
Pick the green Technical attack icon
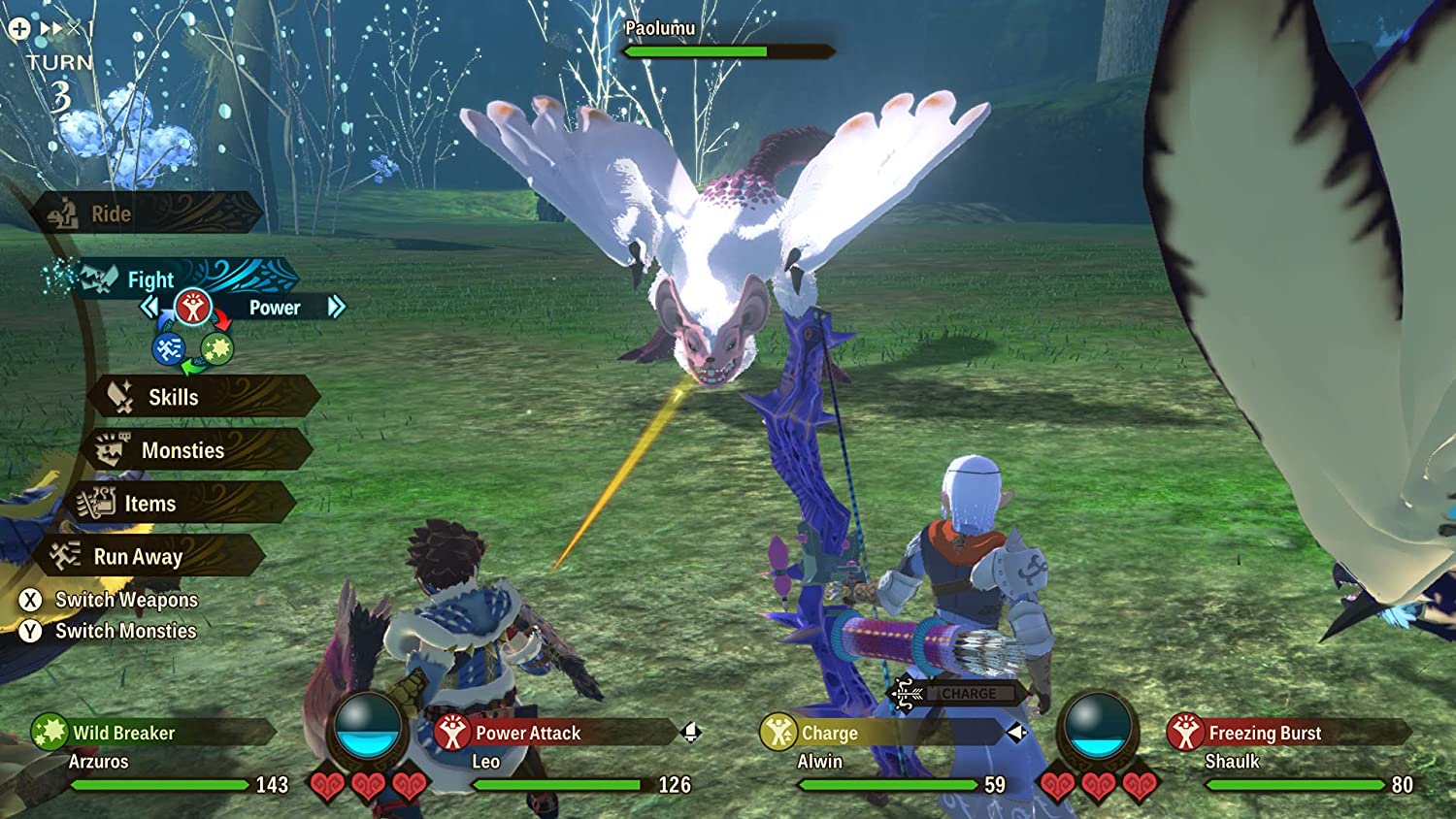tap(216, 348)
